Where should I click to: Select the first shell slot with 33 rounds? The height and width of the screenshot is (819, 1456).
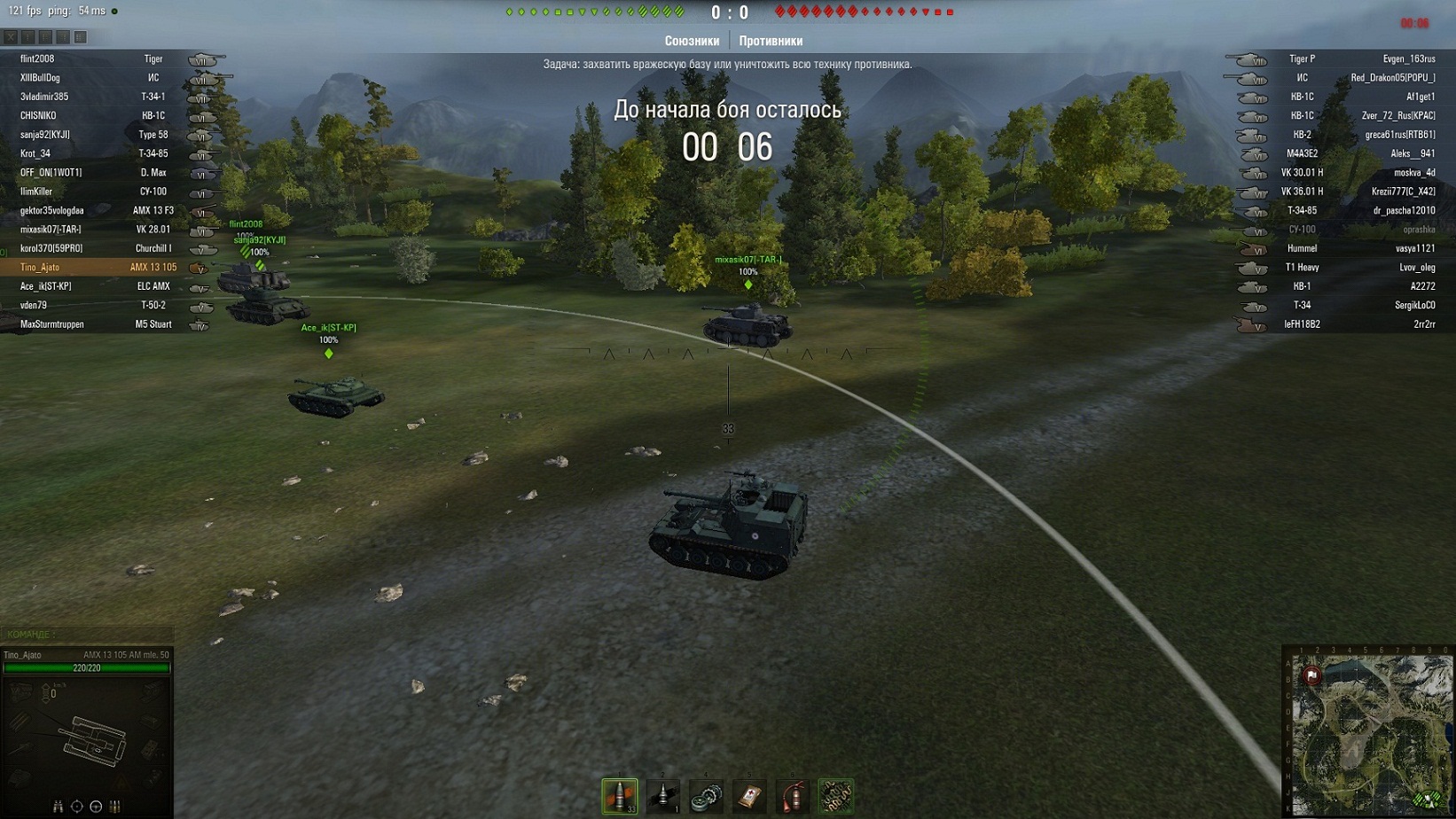click(619, 795)
